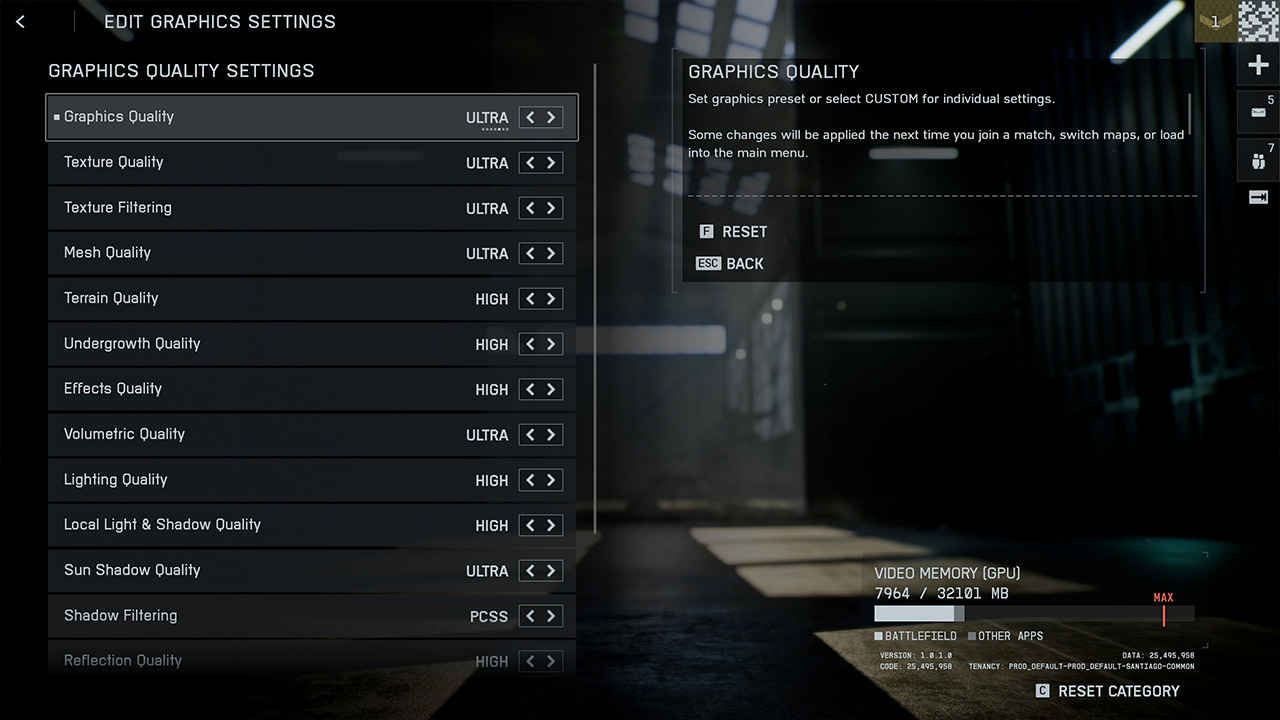Lower Texture Quality with left arrow
Screen dimensions: 1280x720
[530, 163]
